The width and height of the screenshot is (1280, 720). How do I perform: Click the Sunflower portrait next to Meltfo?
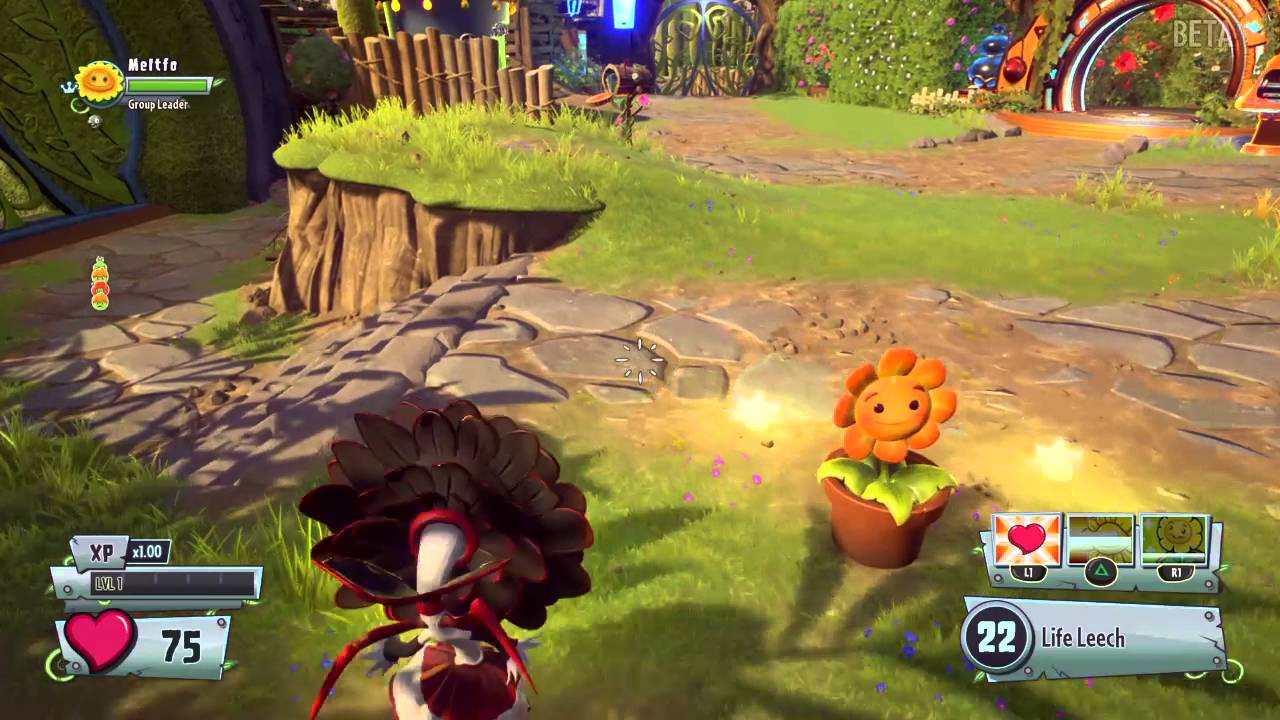point(97,80)
